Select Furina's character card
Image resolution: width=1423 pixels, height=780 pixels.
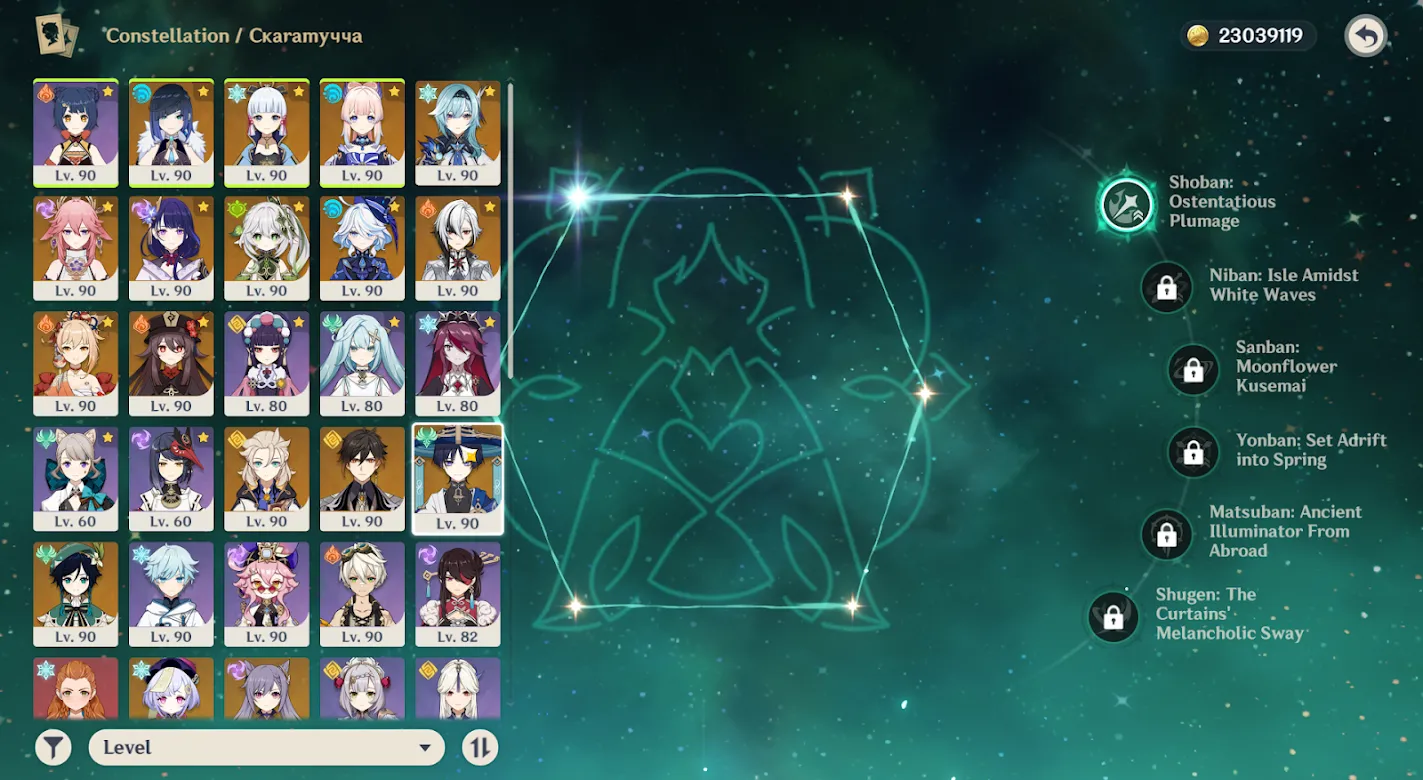[x=361, y=247]
